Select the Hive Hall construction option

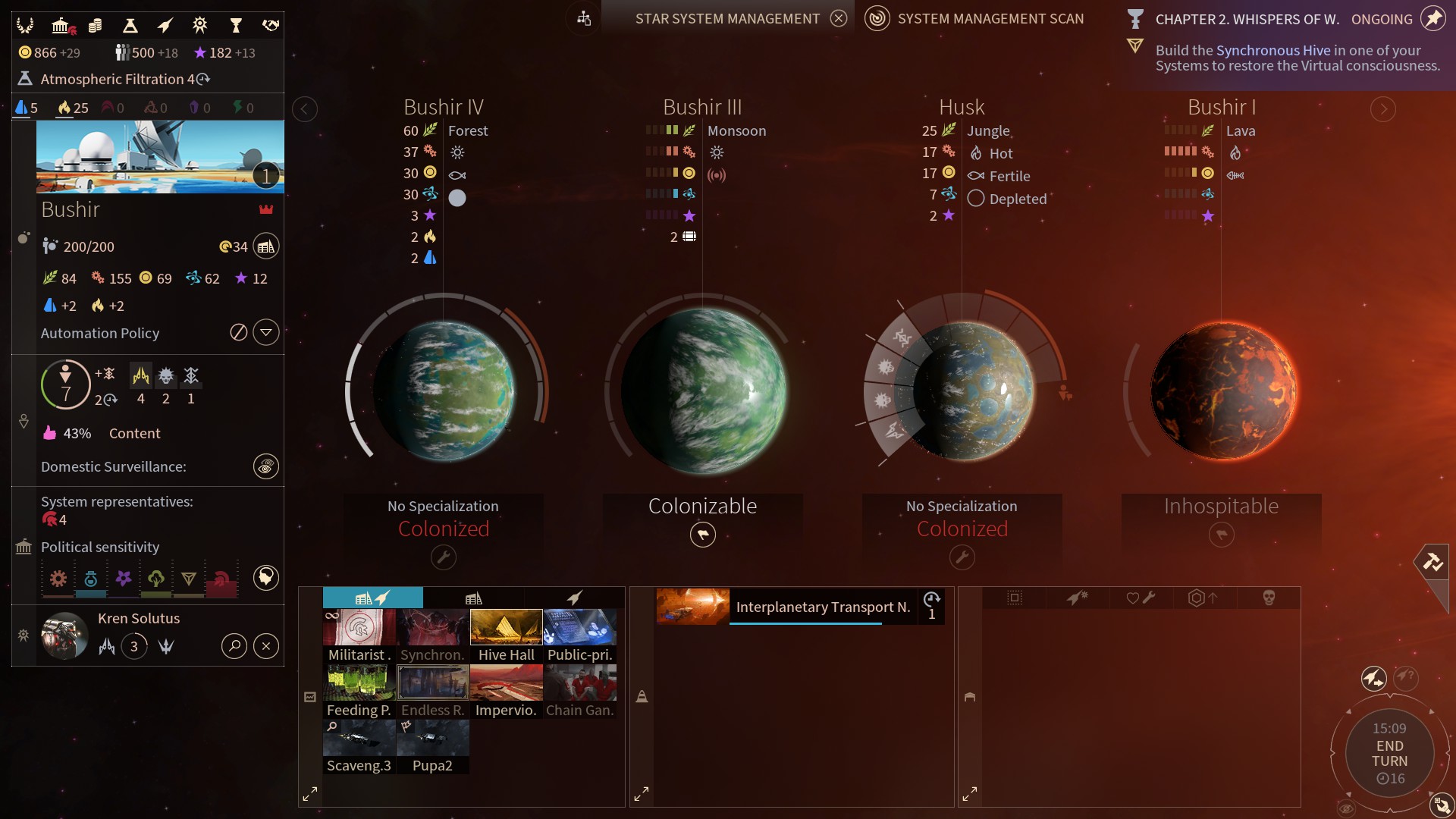point(506,635)
